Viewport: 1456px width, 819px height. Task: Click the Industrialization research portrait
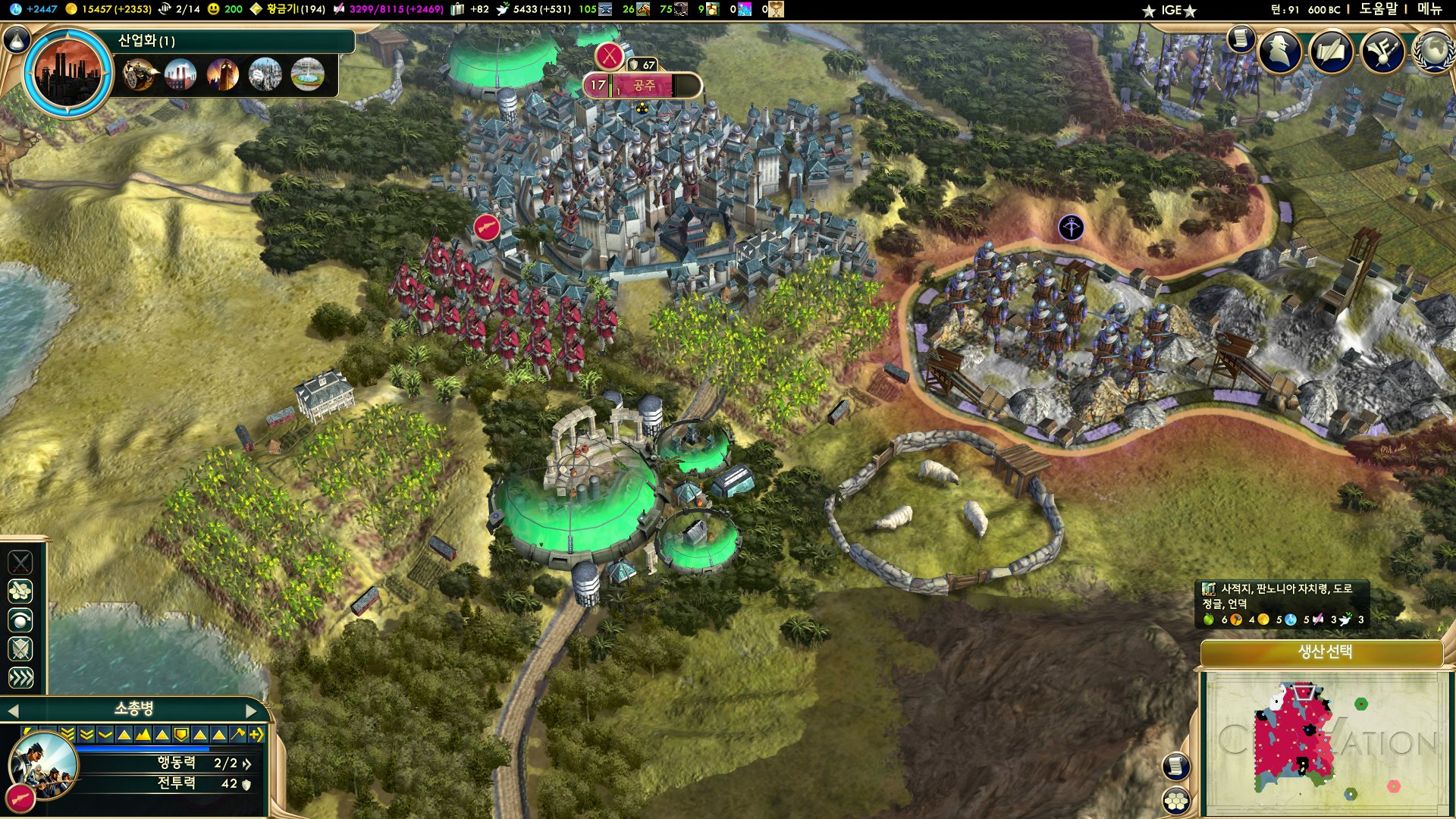tap(68, 73)
